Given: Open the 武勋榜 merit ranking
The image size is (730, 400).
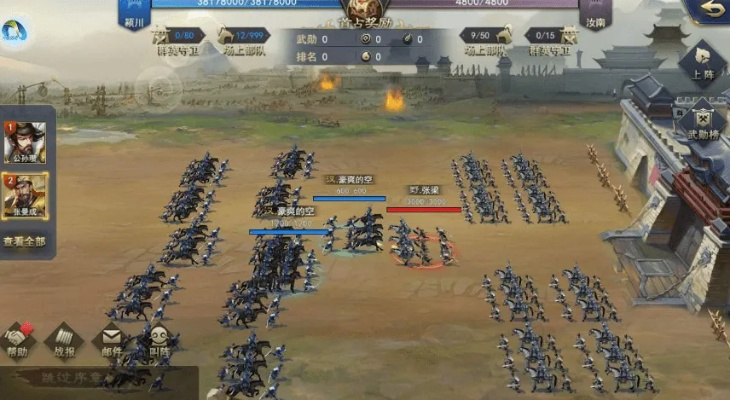Looking at the screenshot, I should tap(701, 120).
